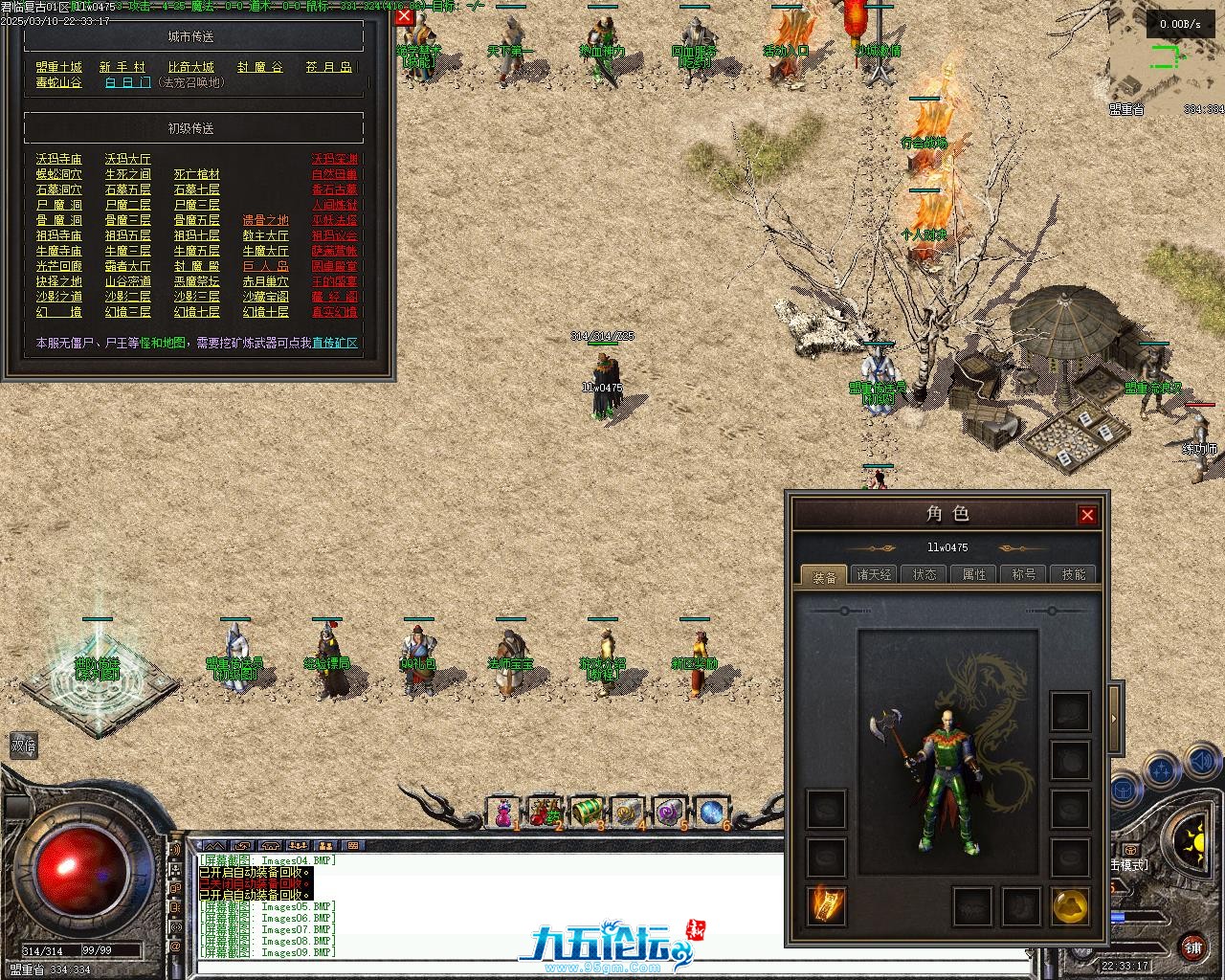This screenshot has height=980, width=1225.
Task: Use the pink potion in hotbar slot 1
Action: pyautogui.click(x=502, y=813)
